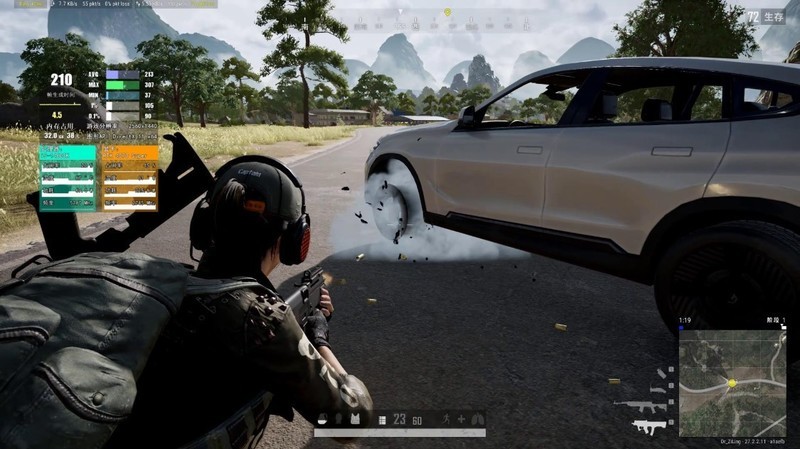Select the highlighted bullpup rifle weapon slot
This screenshot has width=800, height=449.
coord(649,427)
